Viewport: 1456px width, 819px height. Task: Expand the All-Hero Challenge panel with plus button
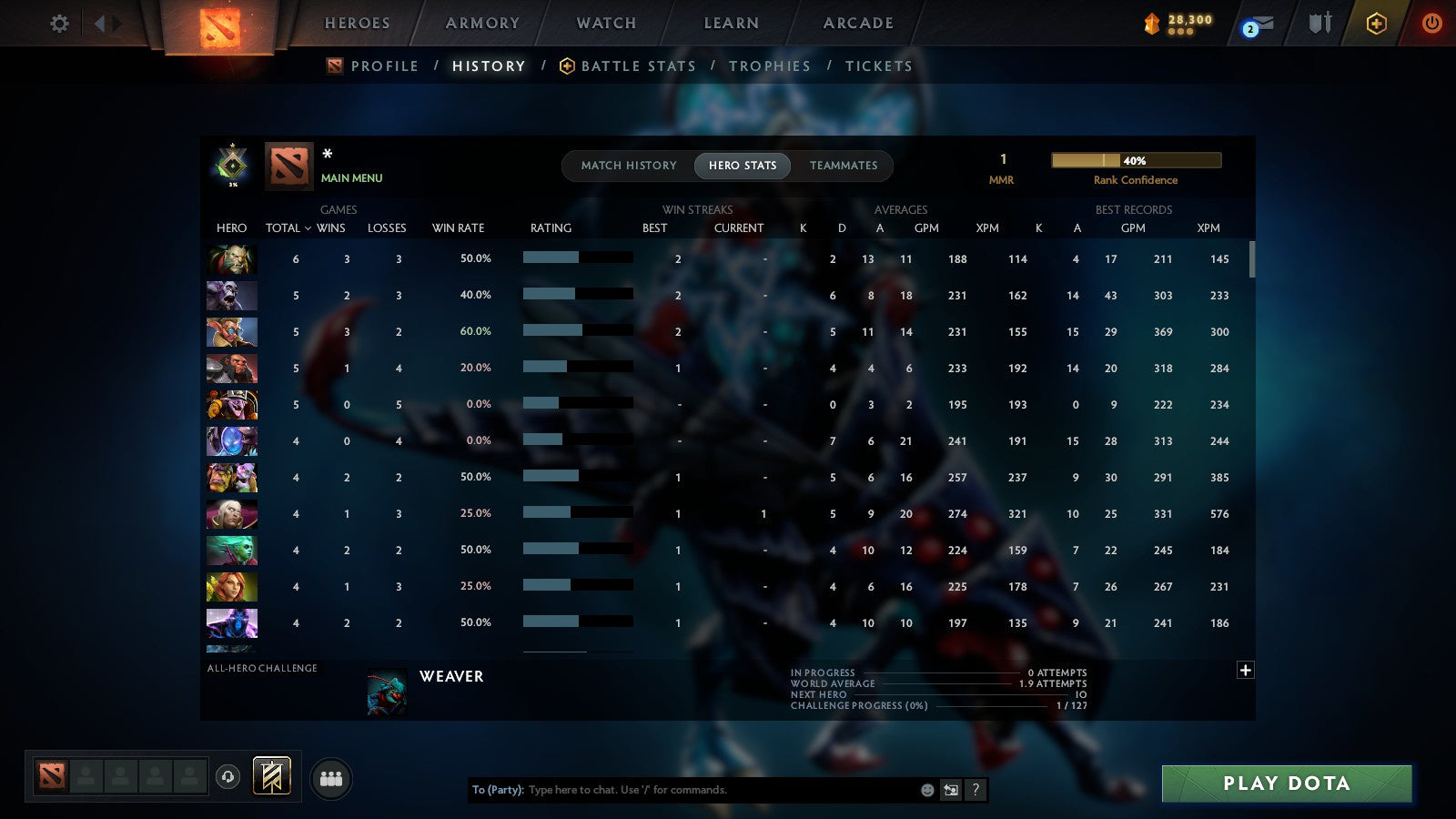[x=1245, y=669]
